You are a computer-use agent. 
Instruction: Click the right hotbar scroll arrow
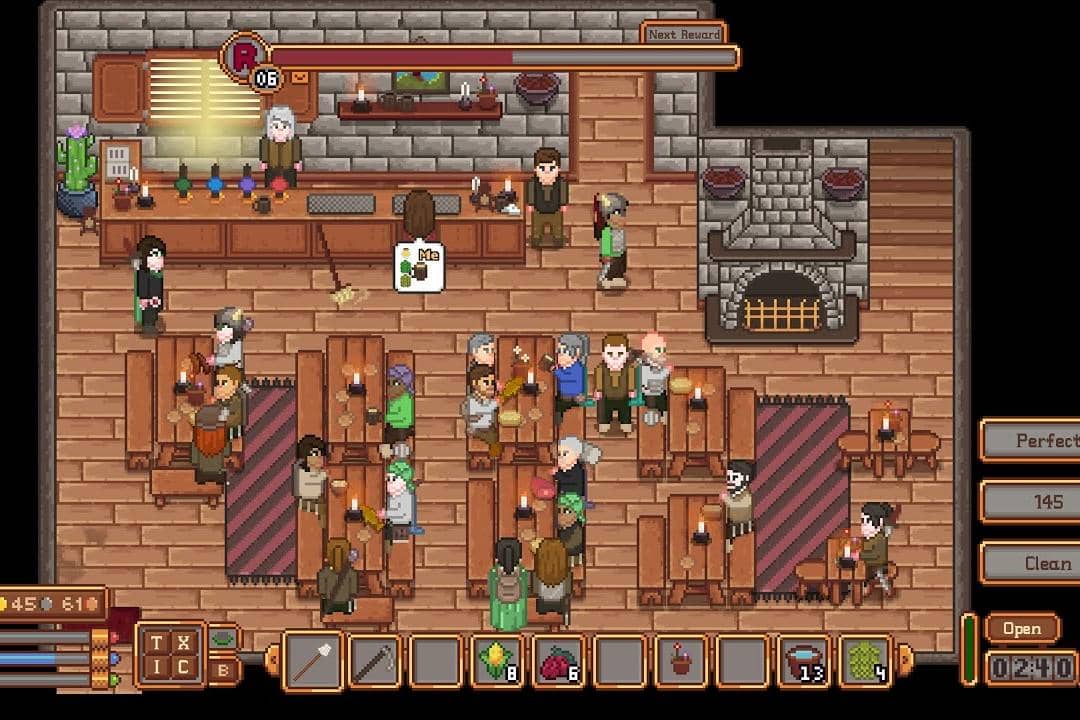906,659
